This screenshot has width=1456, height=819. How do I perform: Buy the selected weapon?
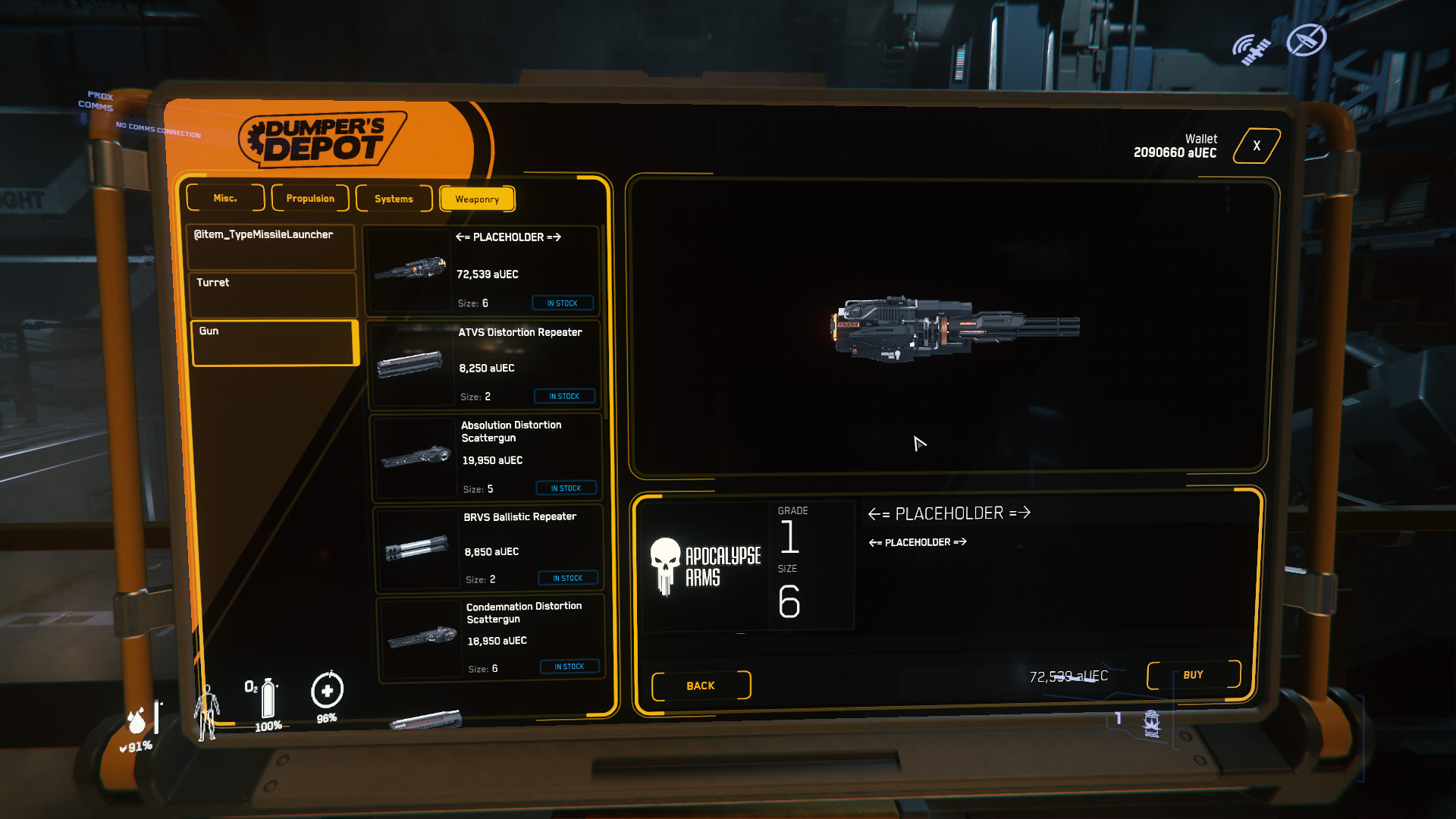click(1193, 675)
